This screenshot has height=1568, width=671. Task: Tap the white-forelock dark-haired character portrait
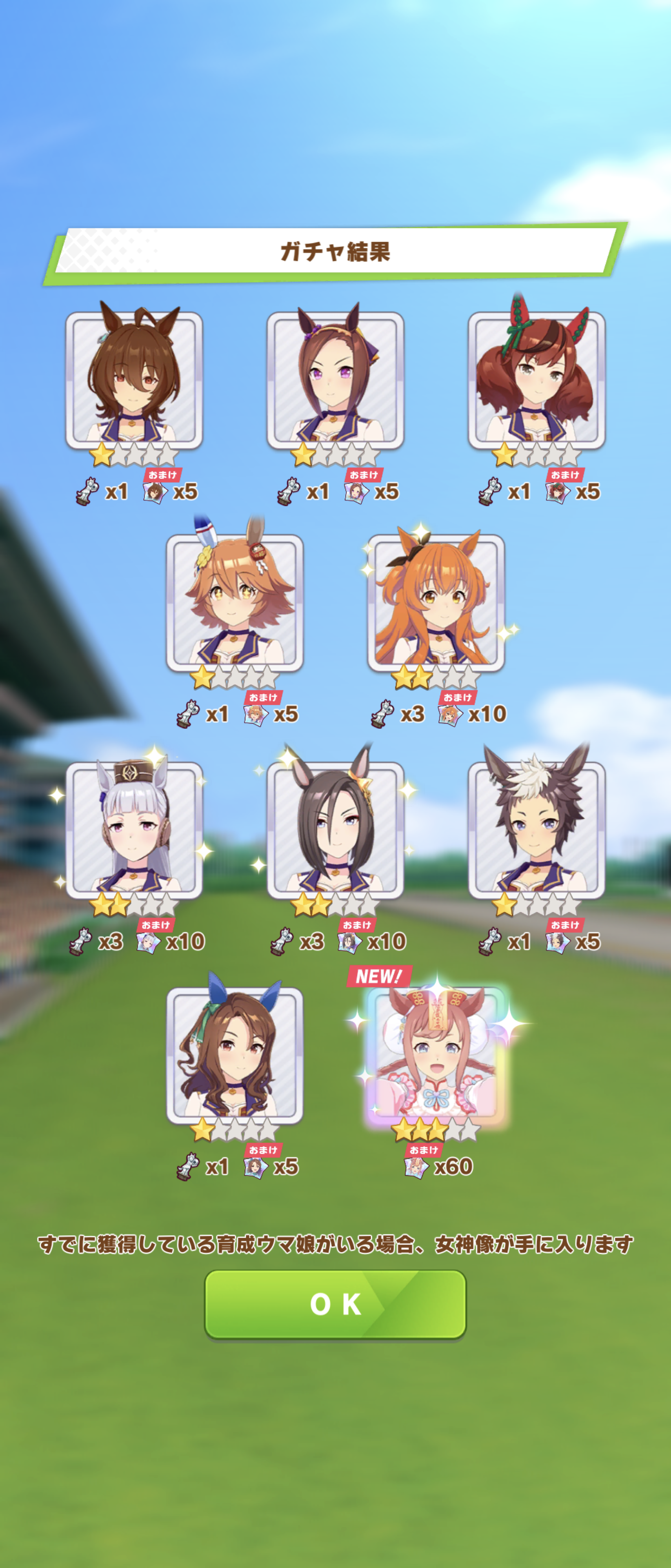(536, 830)
